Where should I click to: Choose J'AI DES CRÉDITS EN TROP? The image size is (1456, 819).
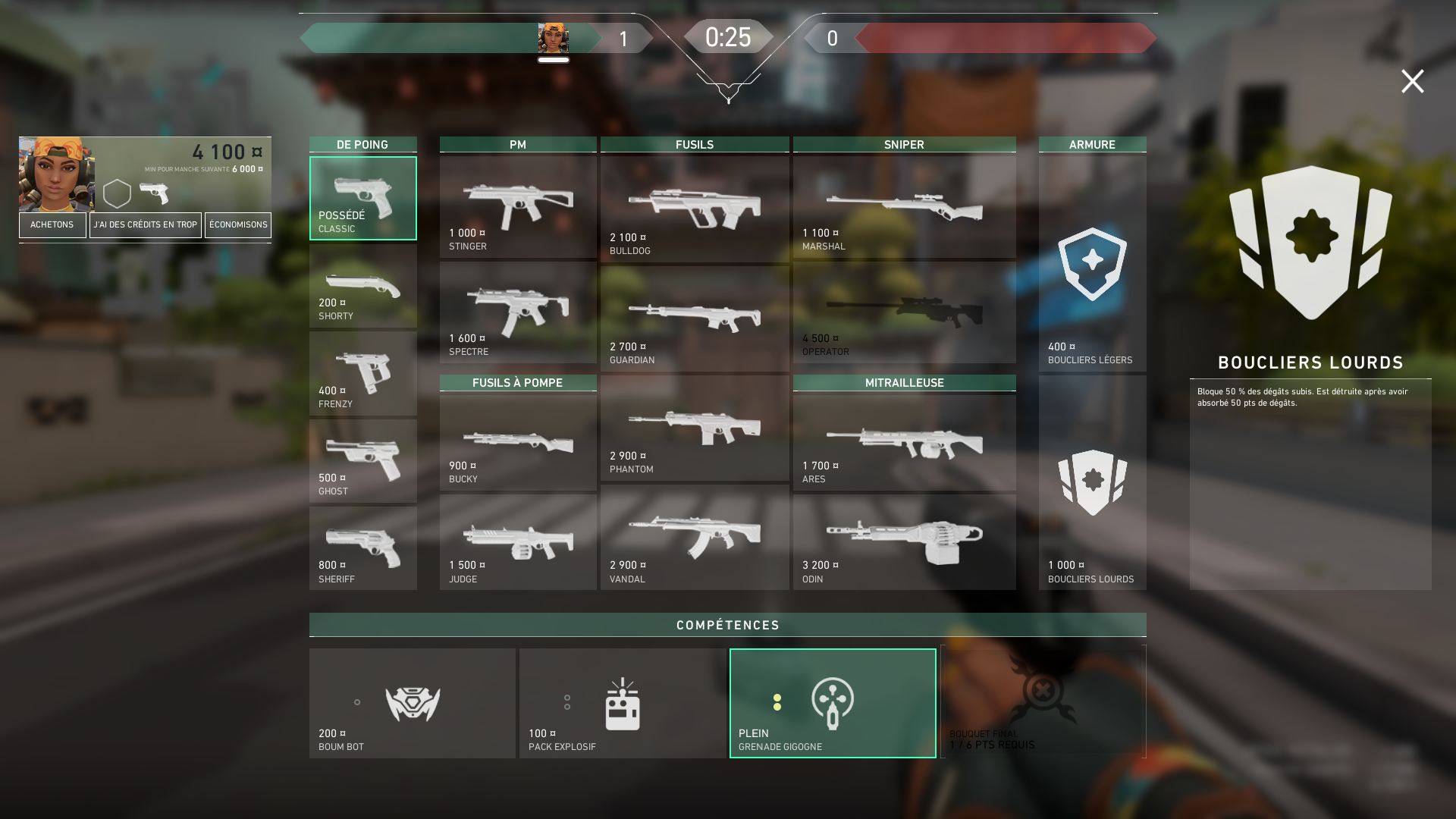146,225
